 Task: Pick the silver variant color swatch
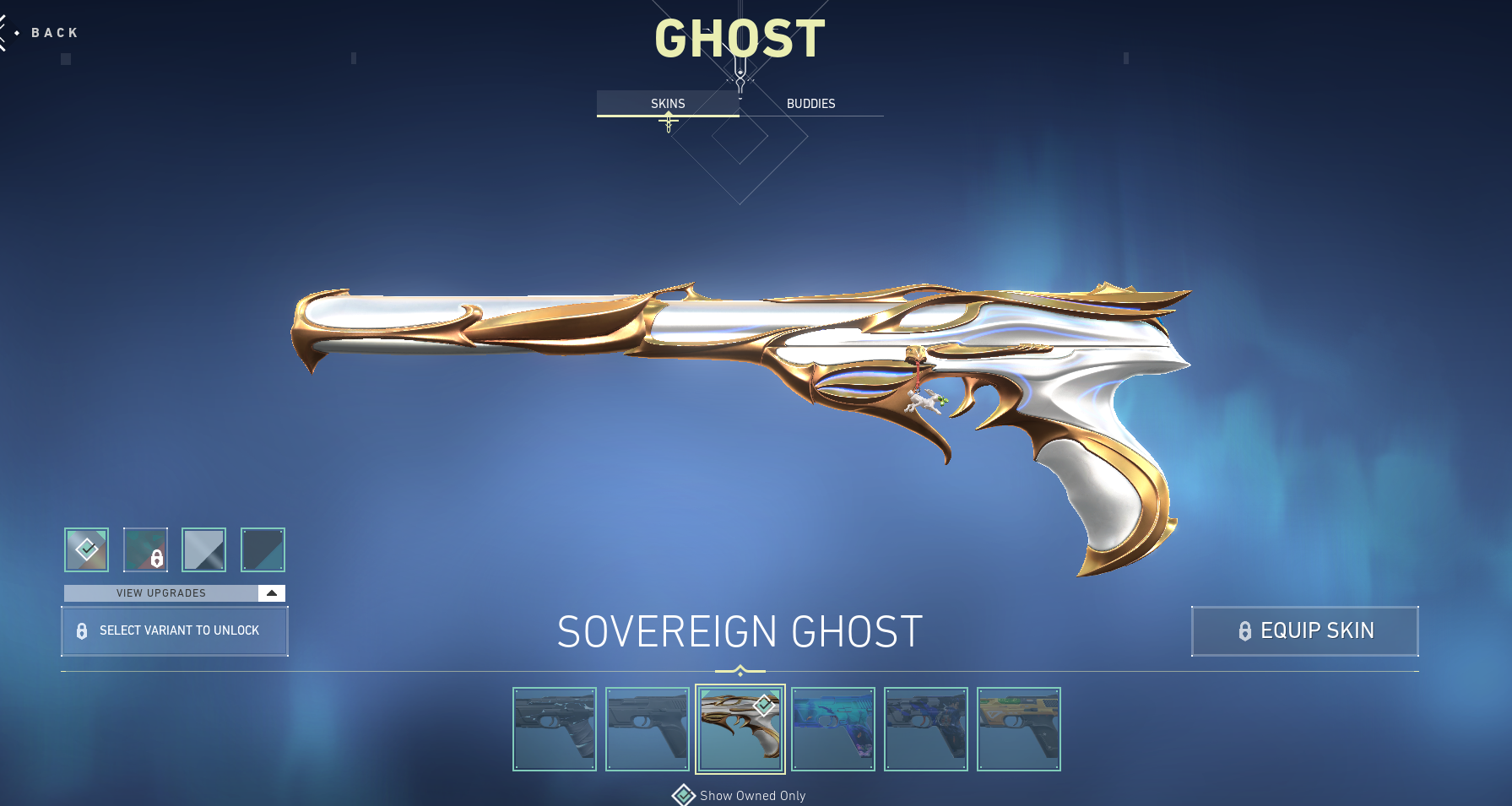203,549
